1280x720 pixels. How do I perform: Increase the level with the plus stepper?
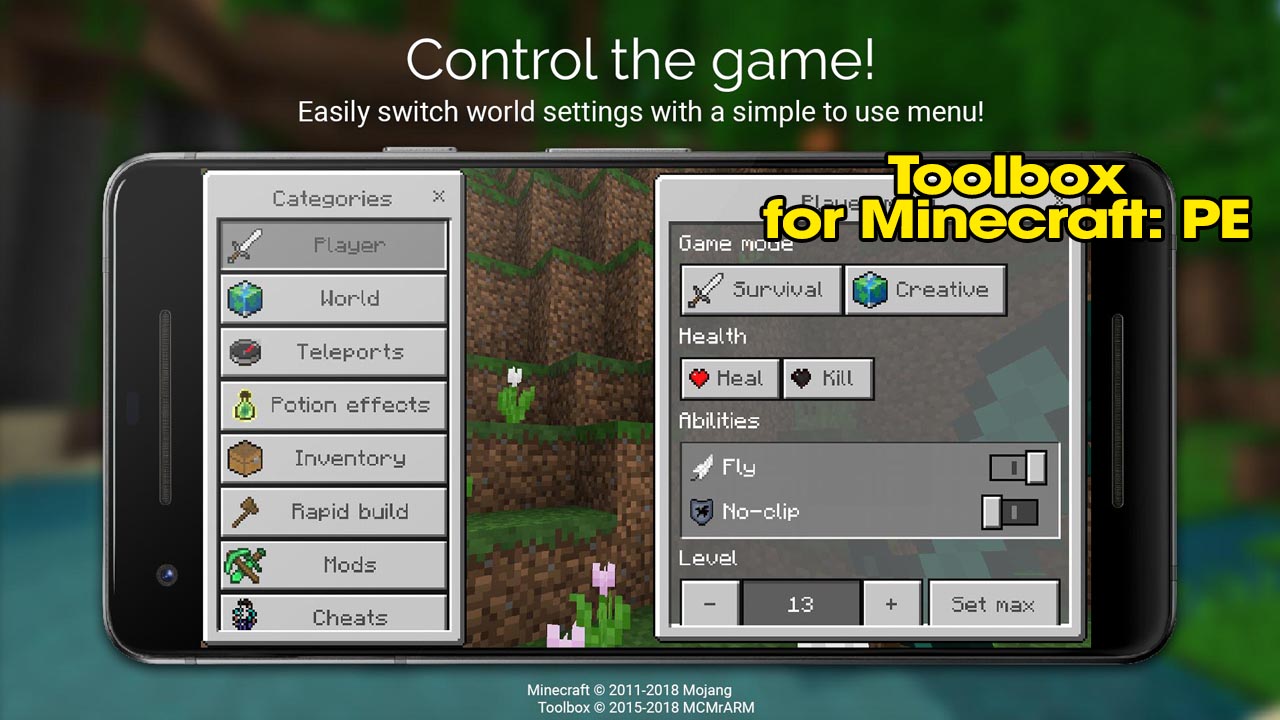point(891,603)
